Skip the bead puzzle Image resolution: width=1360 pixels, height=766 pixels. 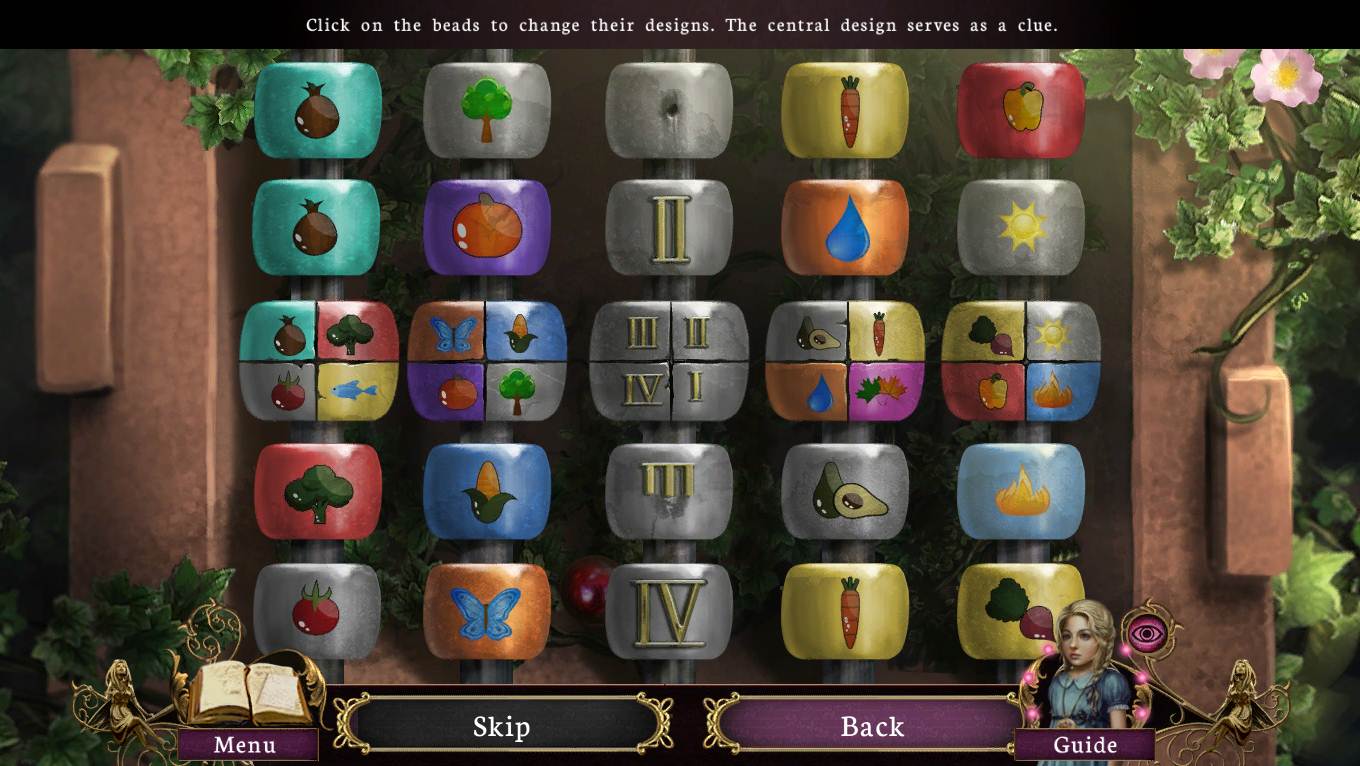coord(501,726)
